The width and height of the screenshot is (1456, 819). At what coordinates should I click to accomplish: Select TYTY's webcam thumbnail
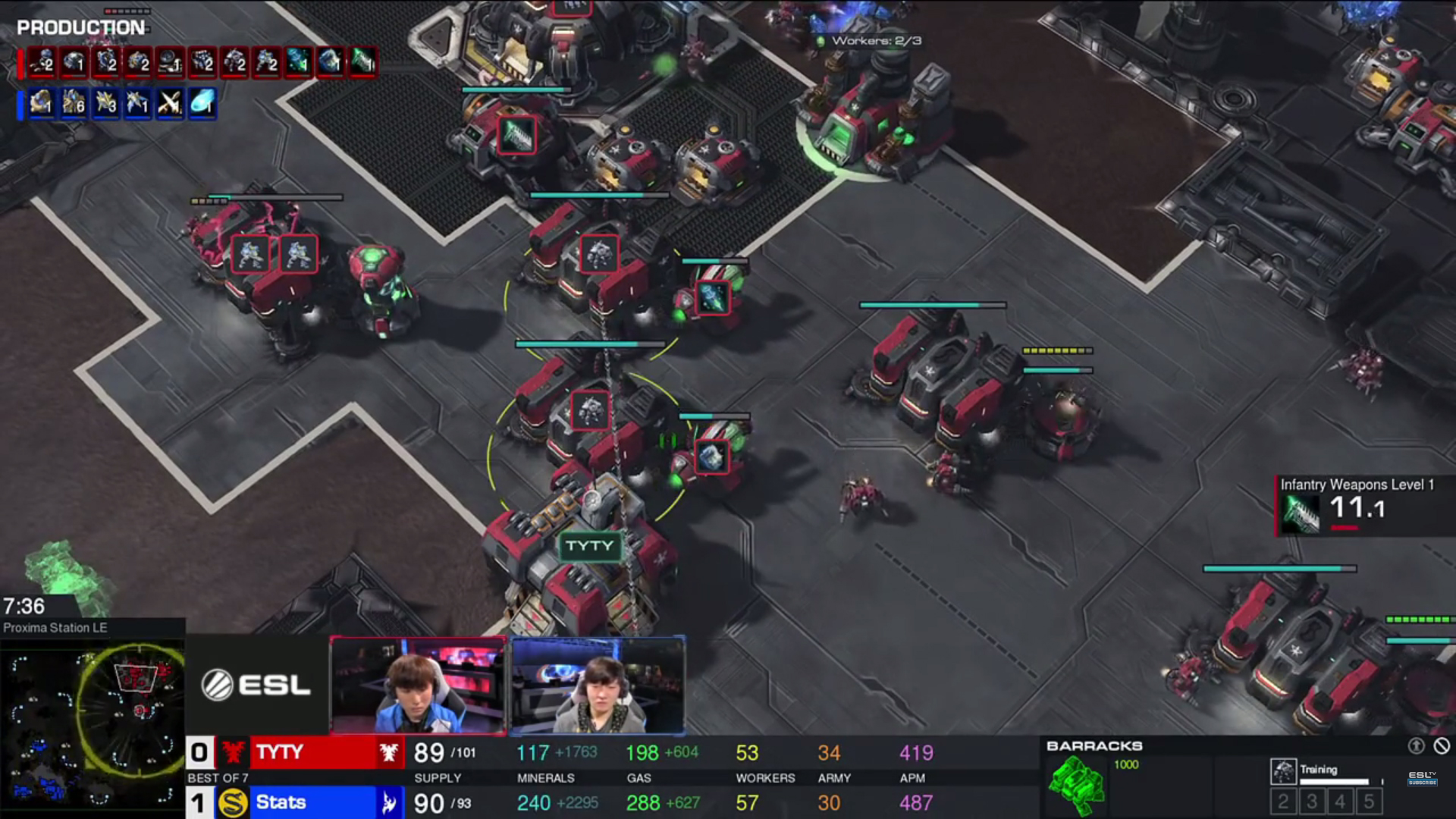pos(418,686)
